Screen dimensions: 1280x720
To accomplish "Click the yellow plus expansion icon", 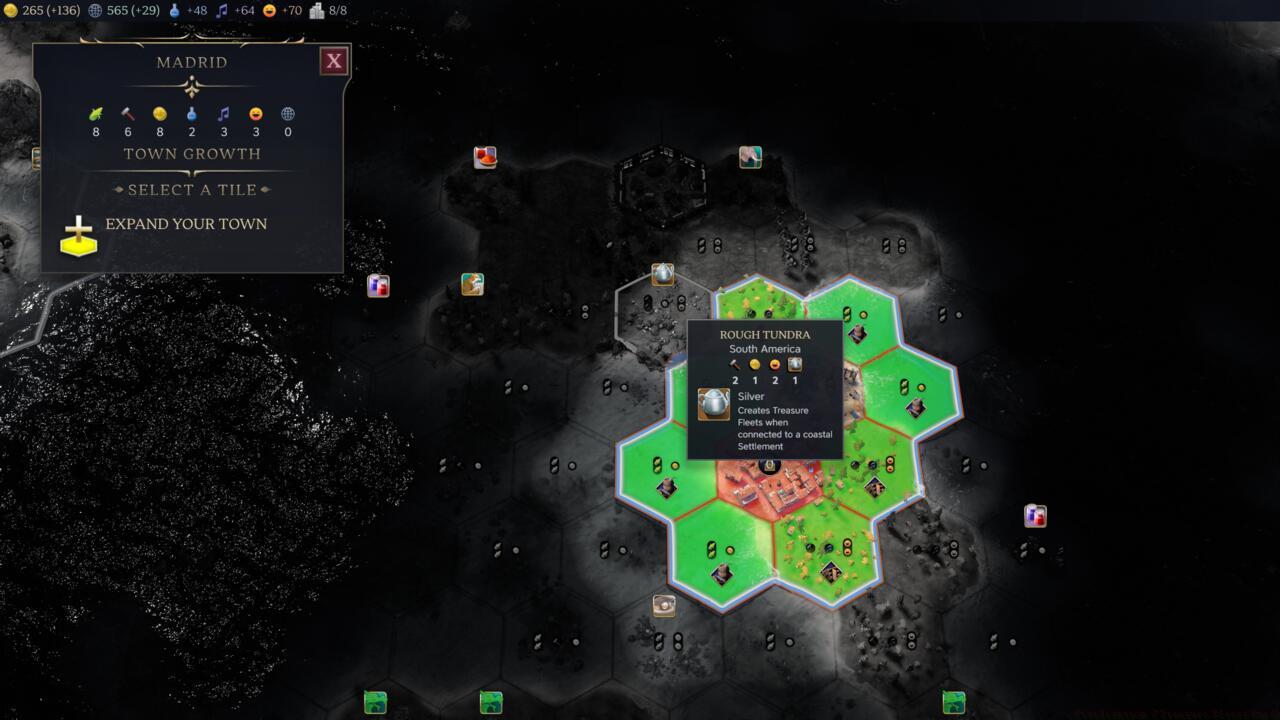I will pos(77,237).
